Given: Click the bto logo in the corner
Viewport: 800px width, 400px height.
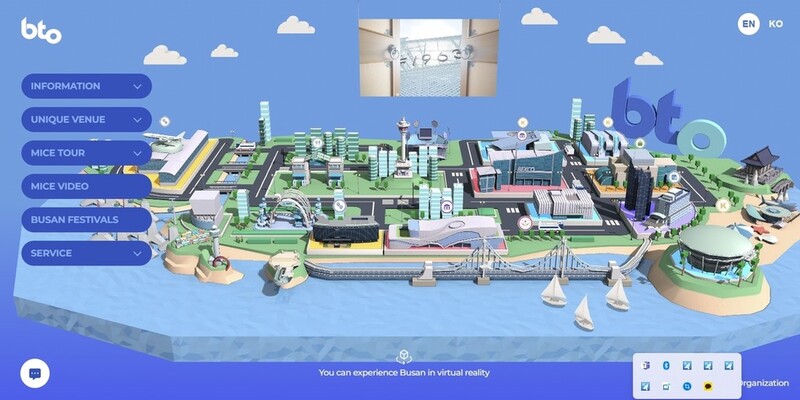Looking at the screenshot, I should (x=41, y=31).
